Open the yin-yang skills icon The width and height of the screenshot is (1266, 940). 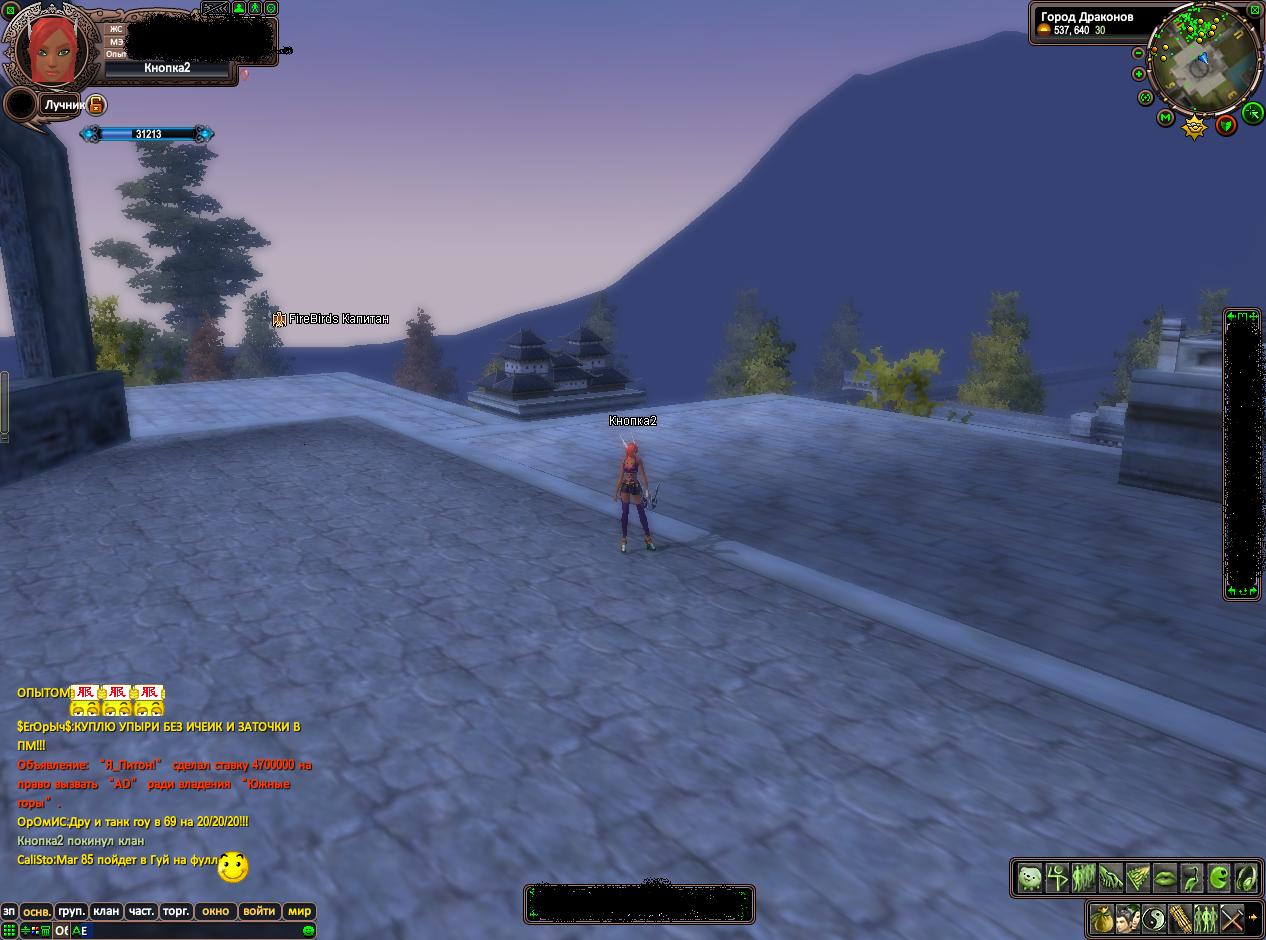1153,917
